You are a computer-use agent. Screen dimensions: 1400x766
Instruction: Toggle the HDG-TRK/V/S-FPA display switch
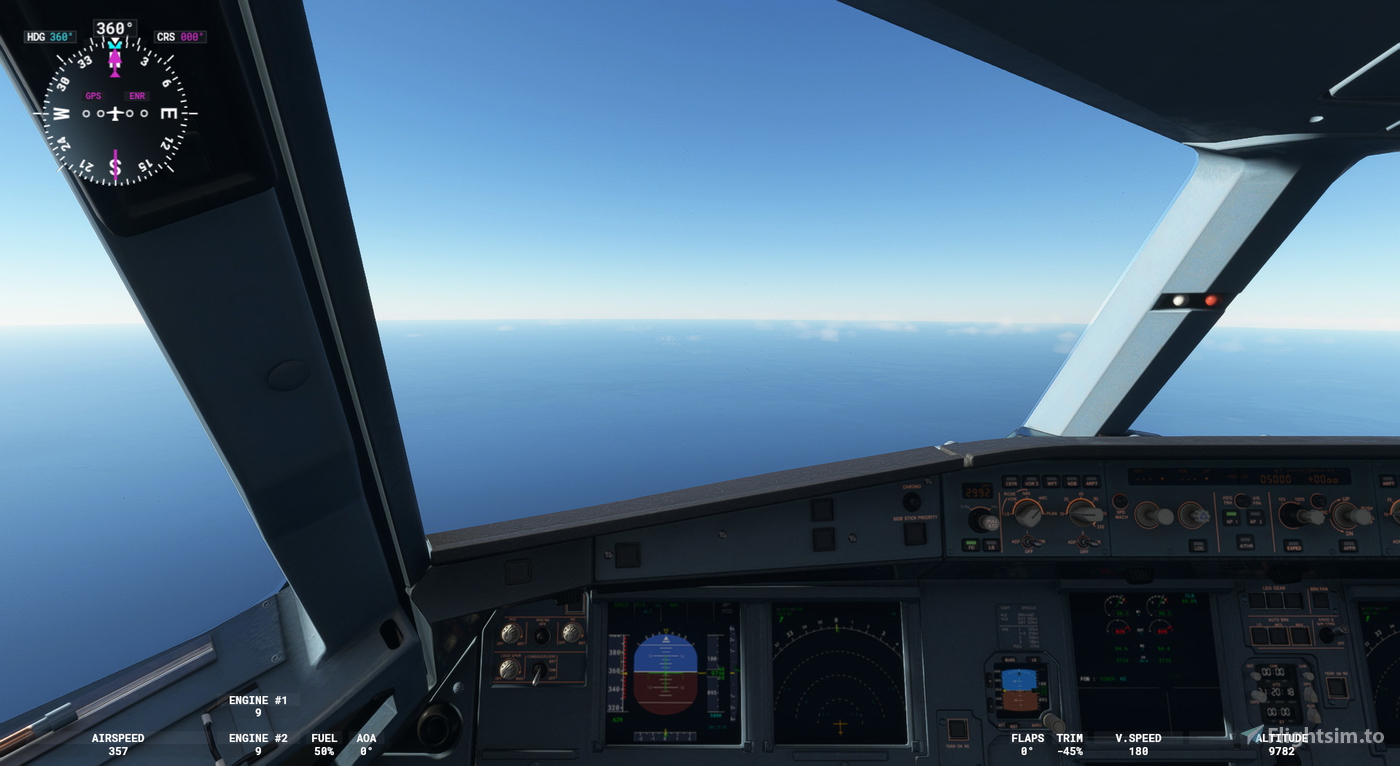[x=1242, y=500]
